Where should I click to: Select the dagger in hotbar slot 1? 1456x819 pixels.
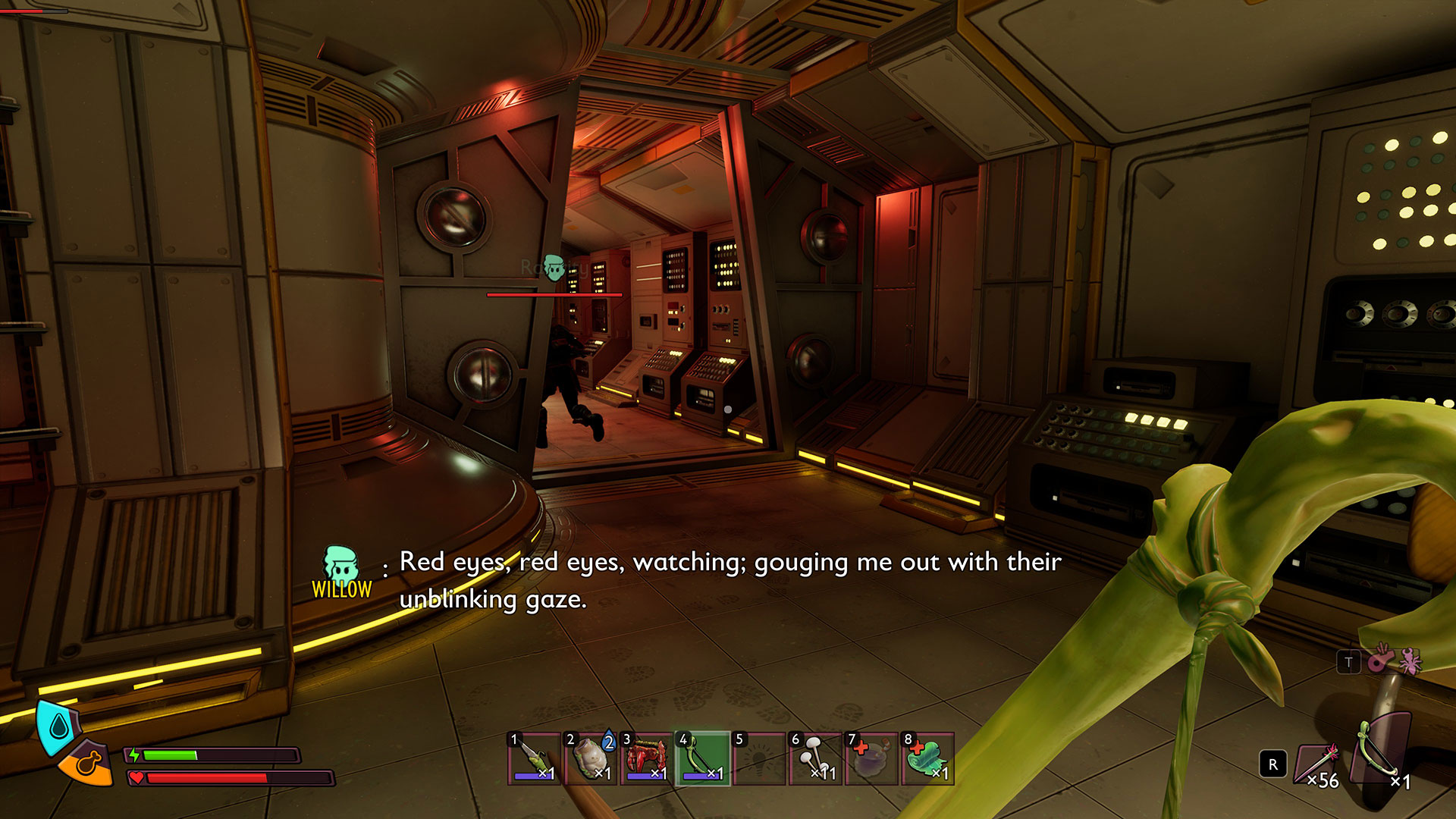point(535,758)
